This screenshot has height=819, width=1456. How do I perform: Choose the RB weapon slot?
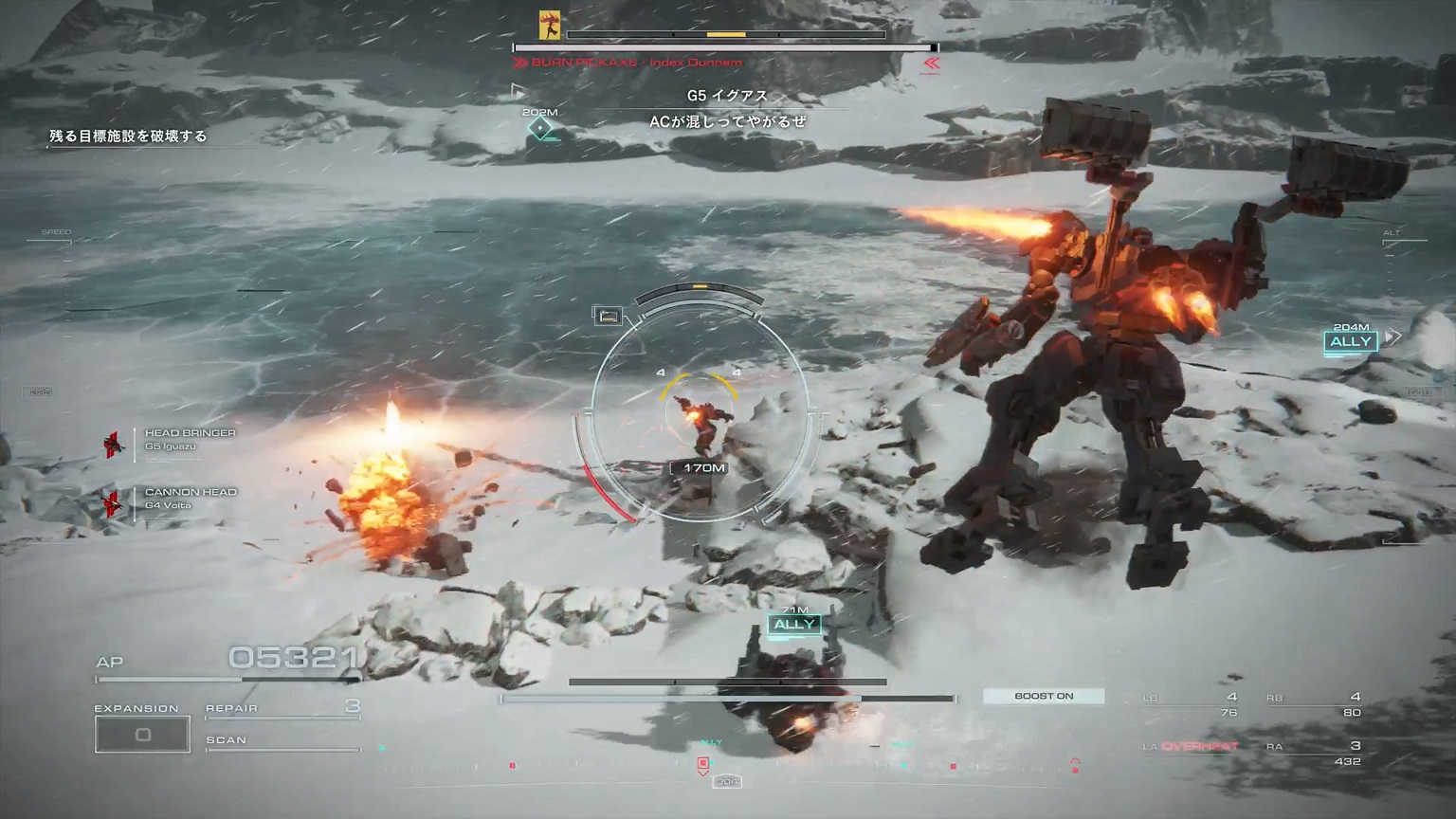point(1314,703)
